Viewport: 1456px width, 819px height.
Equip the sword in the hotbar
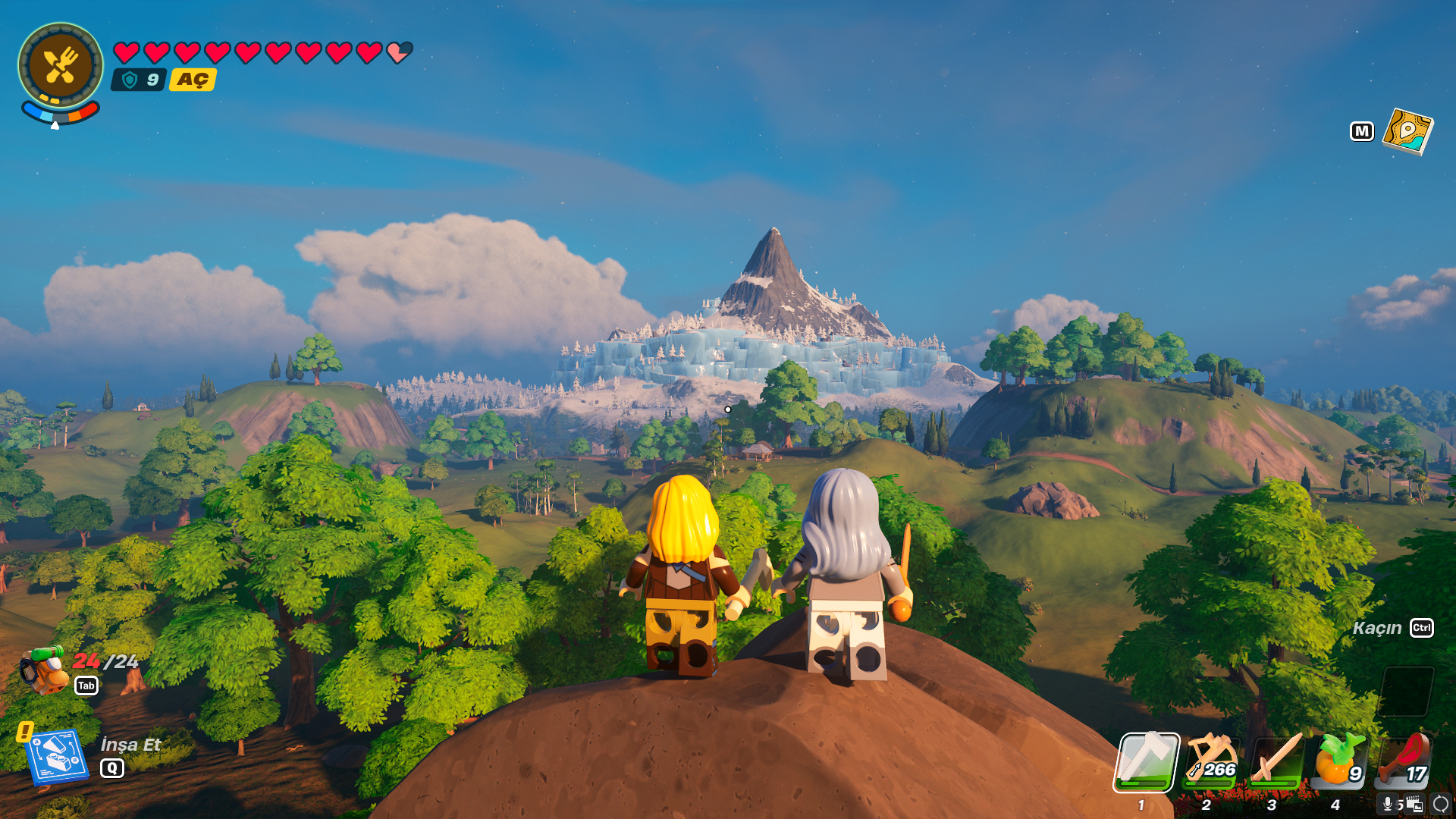1276,761
